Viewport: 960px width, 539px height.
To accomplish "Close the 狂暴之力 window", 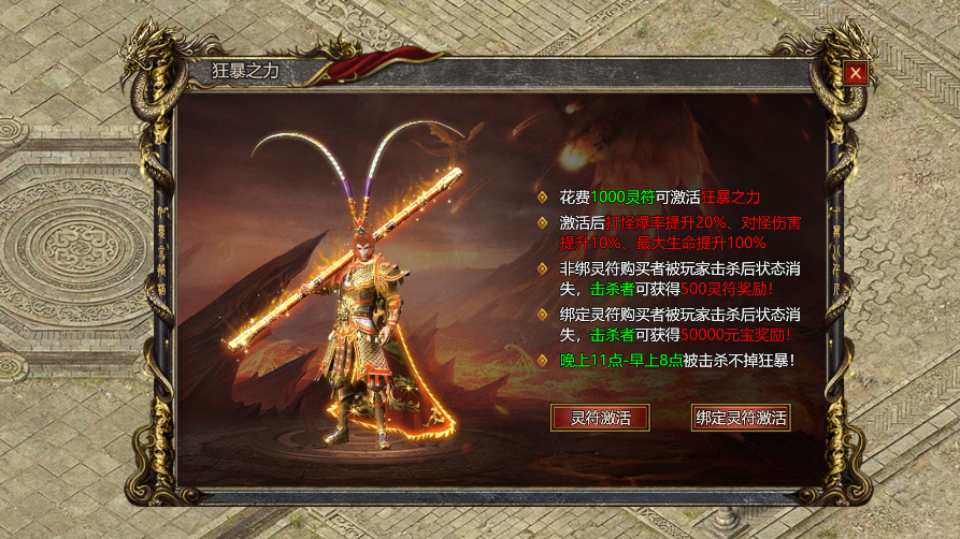I will [x=855, y=73].
